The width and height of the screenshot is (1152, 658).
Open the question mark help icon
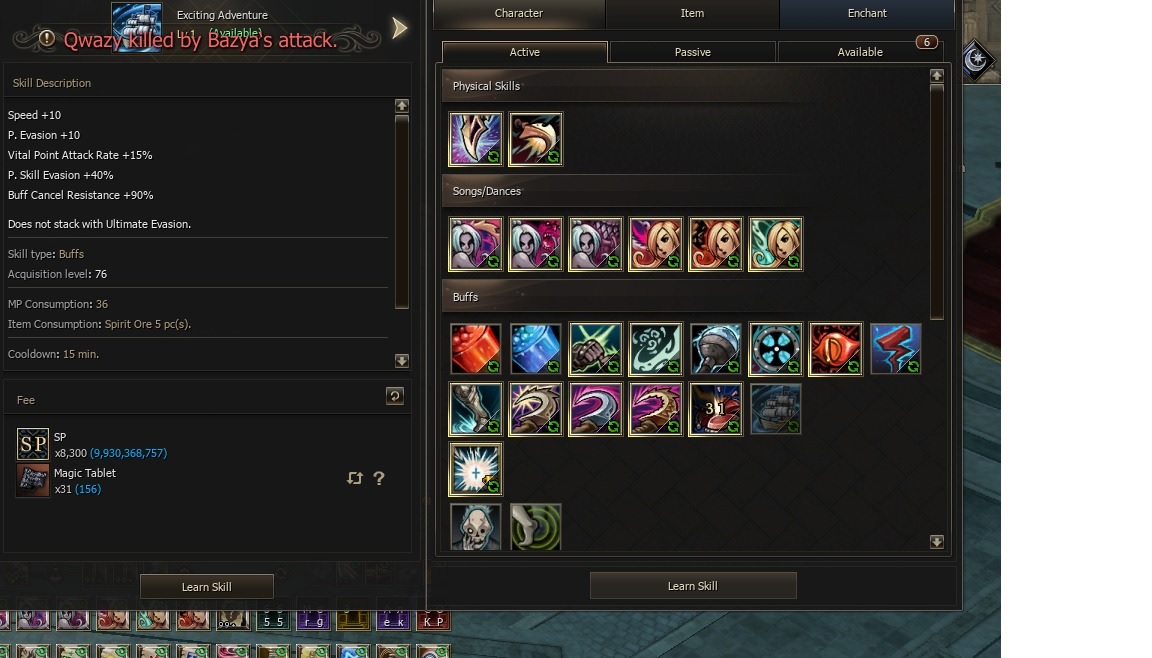point(379,479)
